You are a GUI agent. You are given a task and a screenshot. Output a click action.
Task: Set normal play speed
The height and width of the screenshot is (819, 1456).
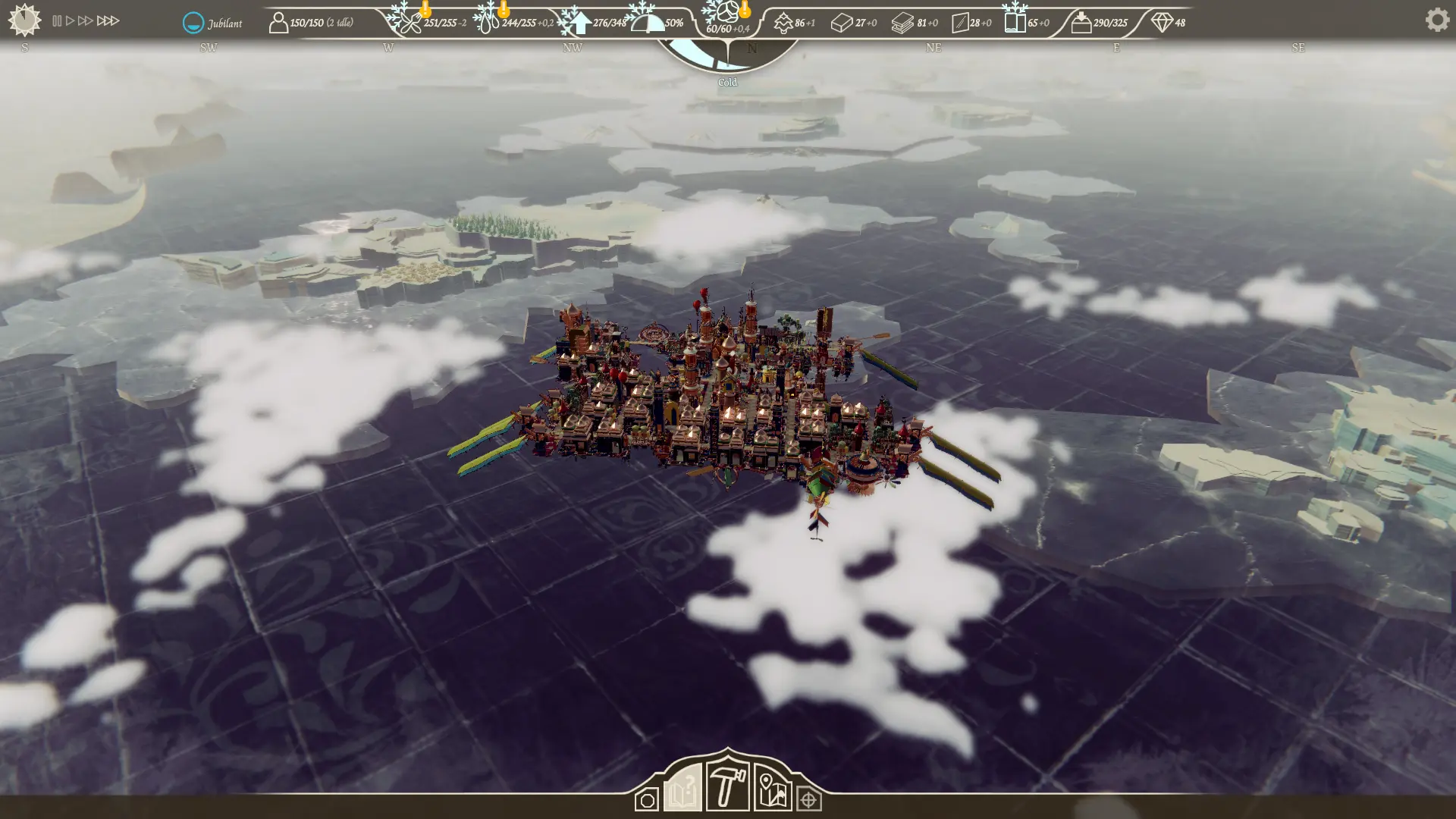(x=71, y=21)
